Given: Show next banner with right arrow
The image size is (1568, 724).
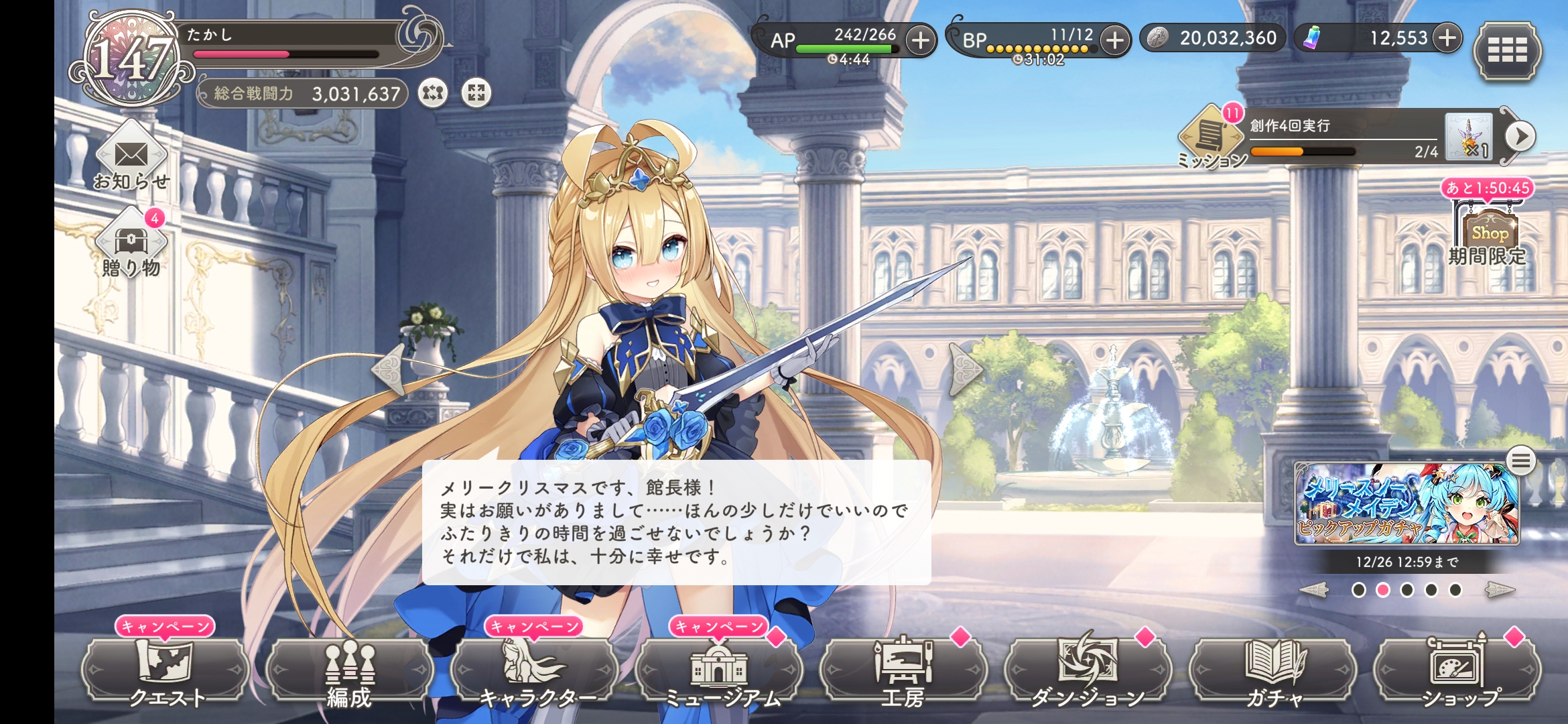Looking at the screenshot, I should [x=1500, y=590].
